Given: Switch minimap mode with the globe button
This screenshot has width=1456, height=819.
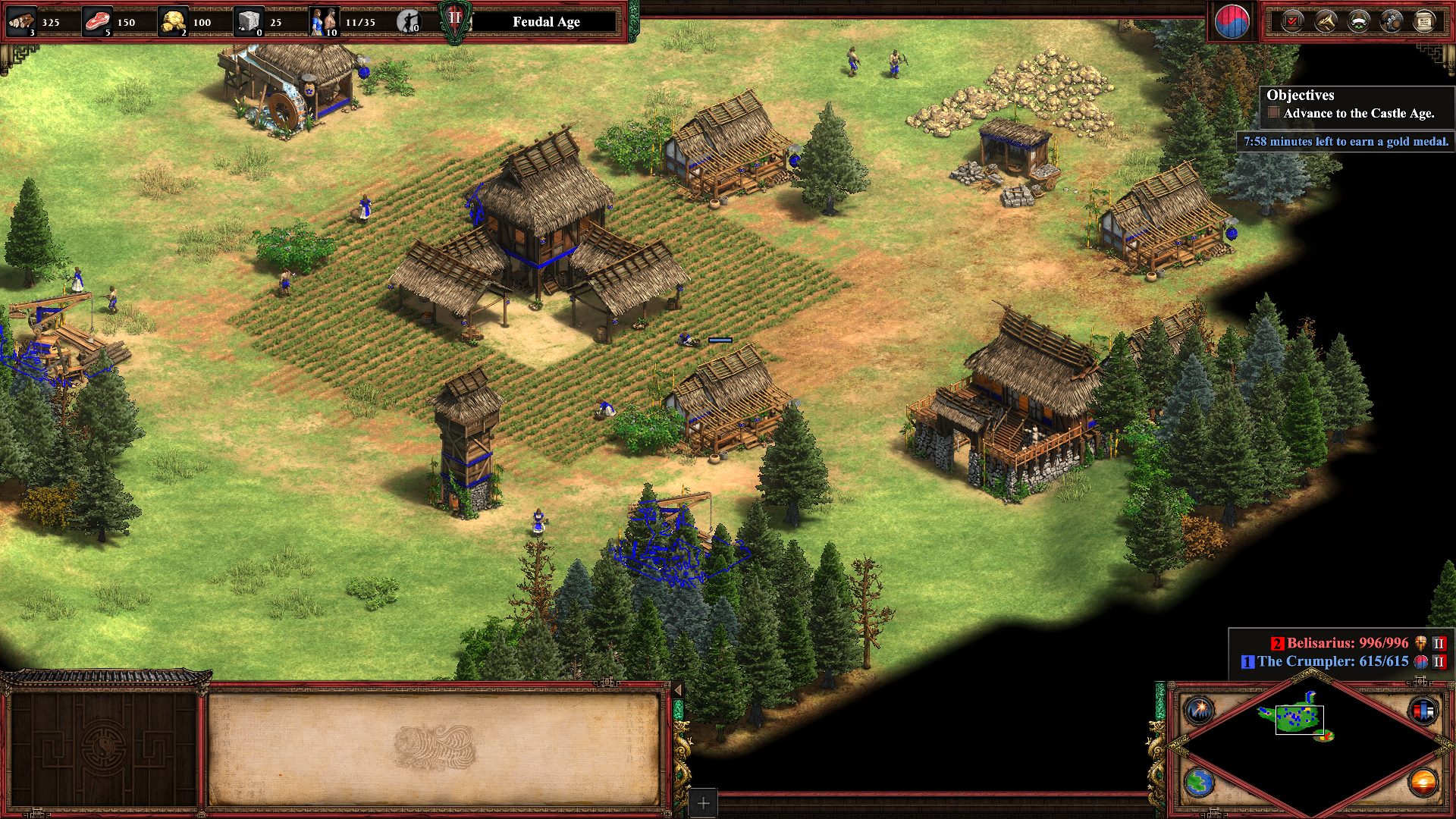Looking at the screenshot, I should 1200,782.
